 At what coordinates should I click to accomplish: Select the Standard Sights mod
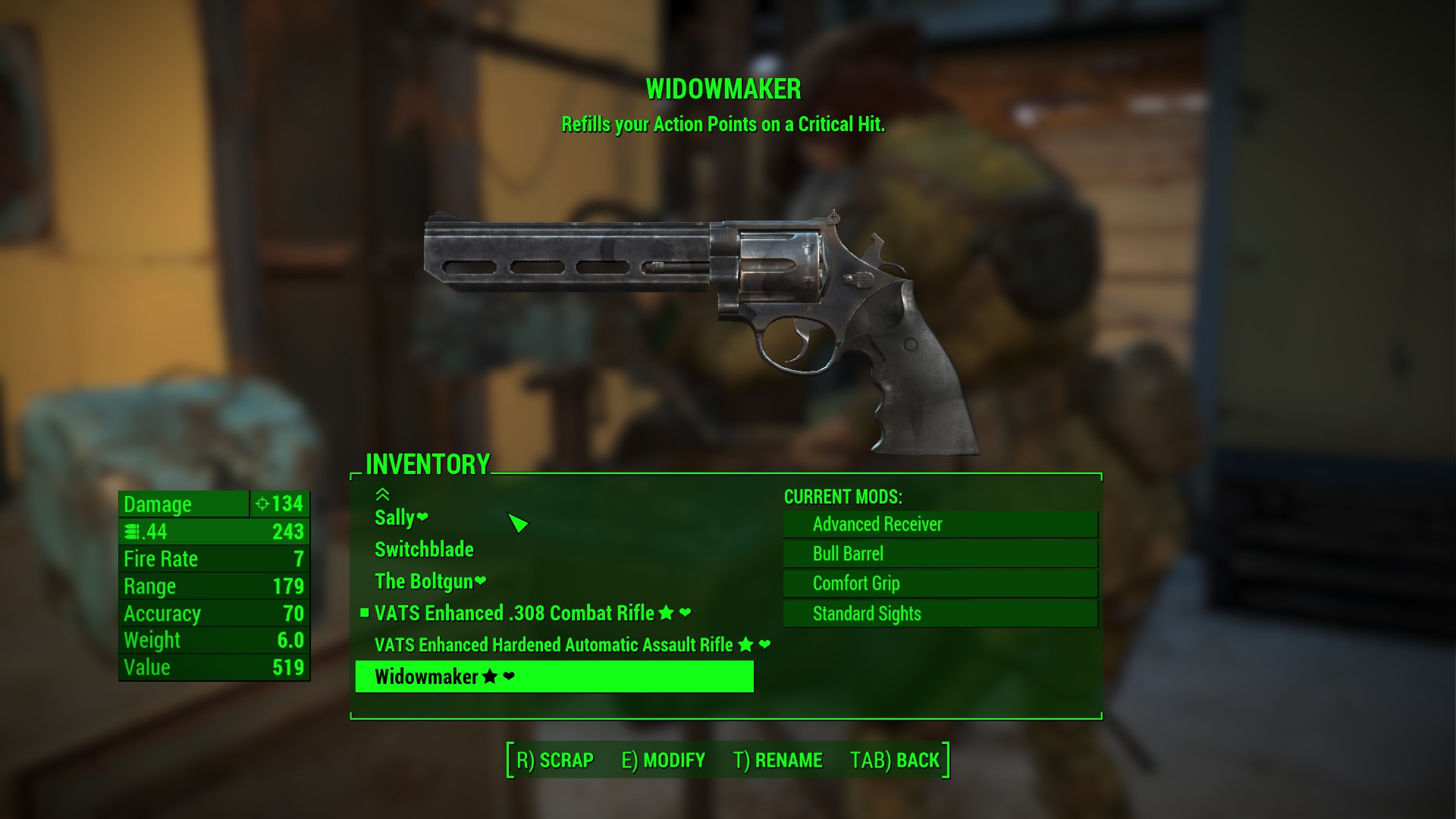coord(940,613)
